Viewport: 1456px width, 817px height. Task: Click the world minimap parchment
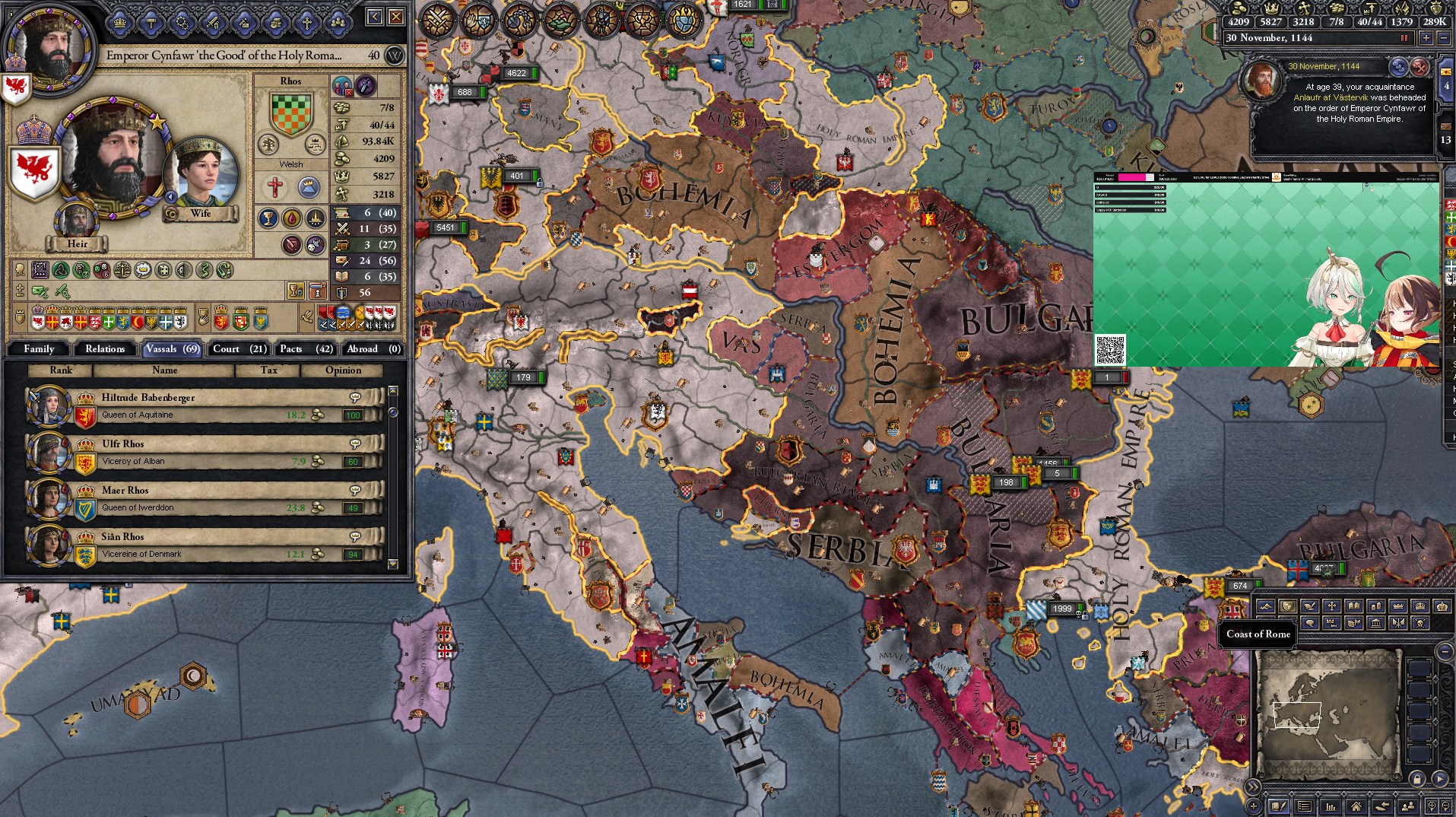[x=1328, y=714]
